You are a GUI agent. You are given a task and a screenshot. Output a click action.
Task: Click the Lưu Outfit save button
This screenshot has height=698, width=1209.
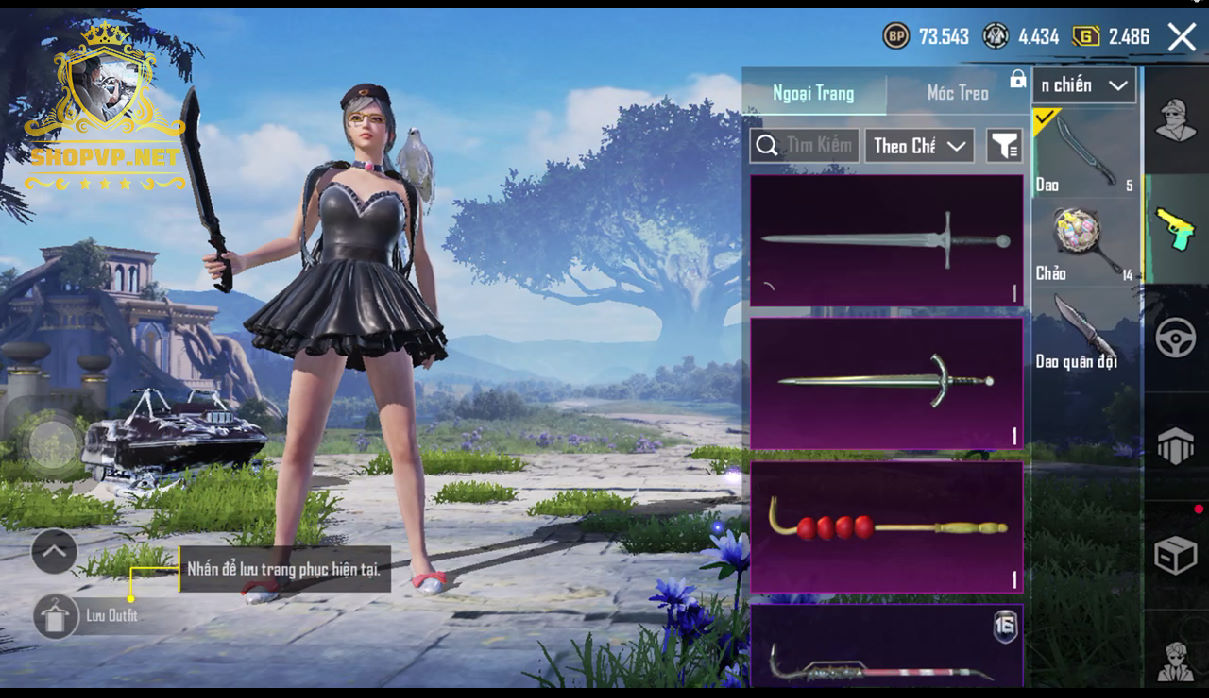[x=56, y=616]
